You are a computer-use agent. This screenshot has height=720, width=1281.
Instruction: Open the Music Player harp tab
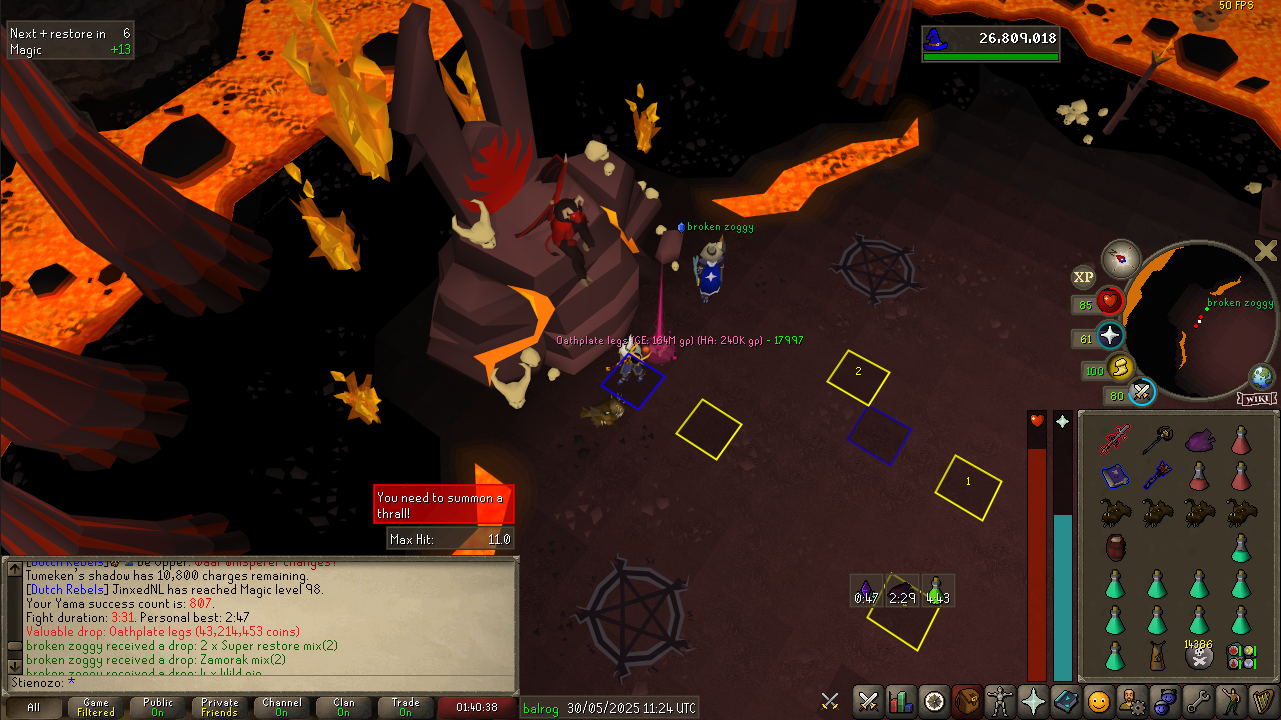point(1263,701)
